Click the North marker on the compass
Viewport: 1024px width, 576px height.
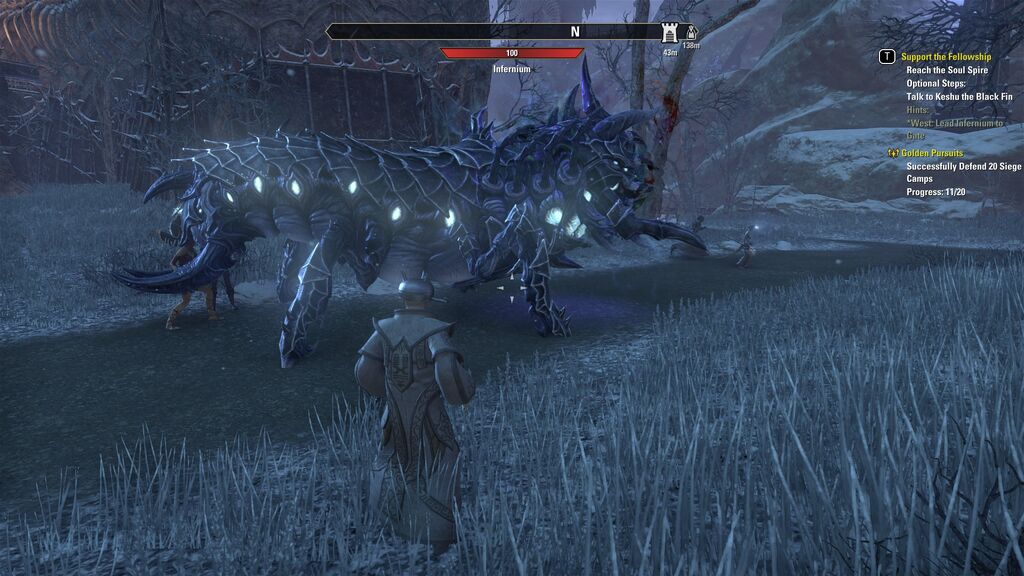click(x=575, y=32)
